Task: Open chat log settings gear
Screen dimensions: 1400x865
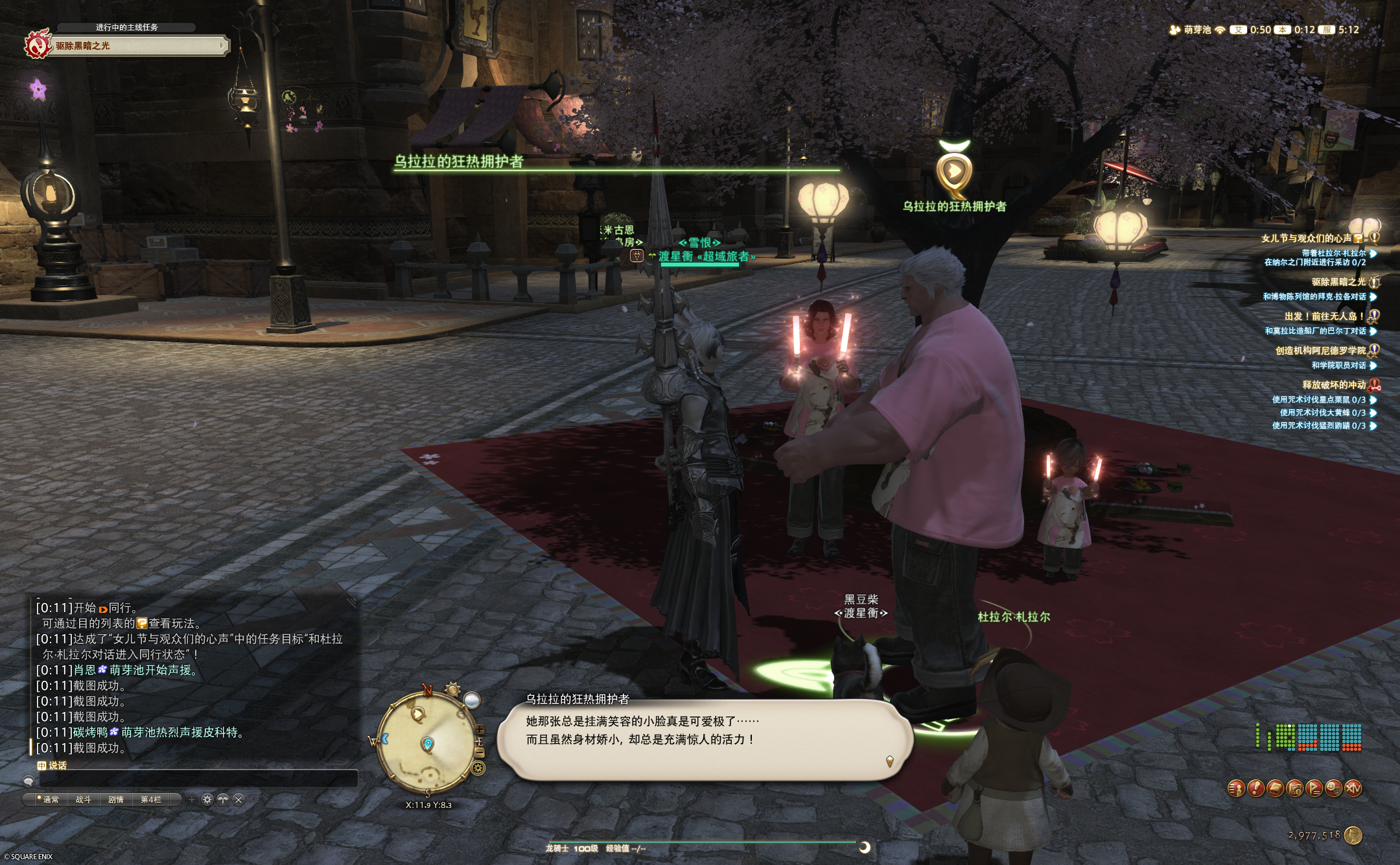Action: coord(207,800)
